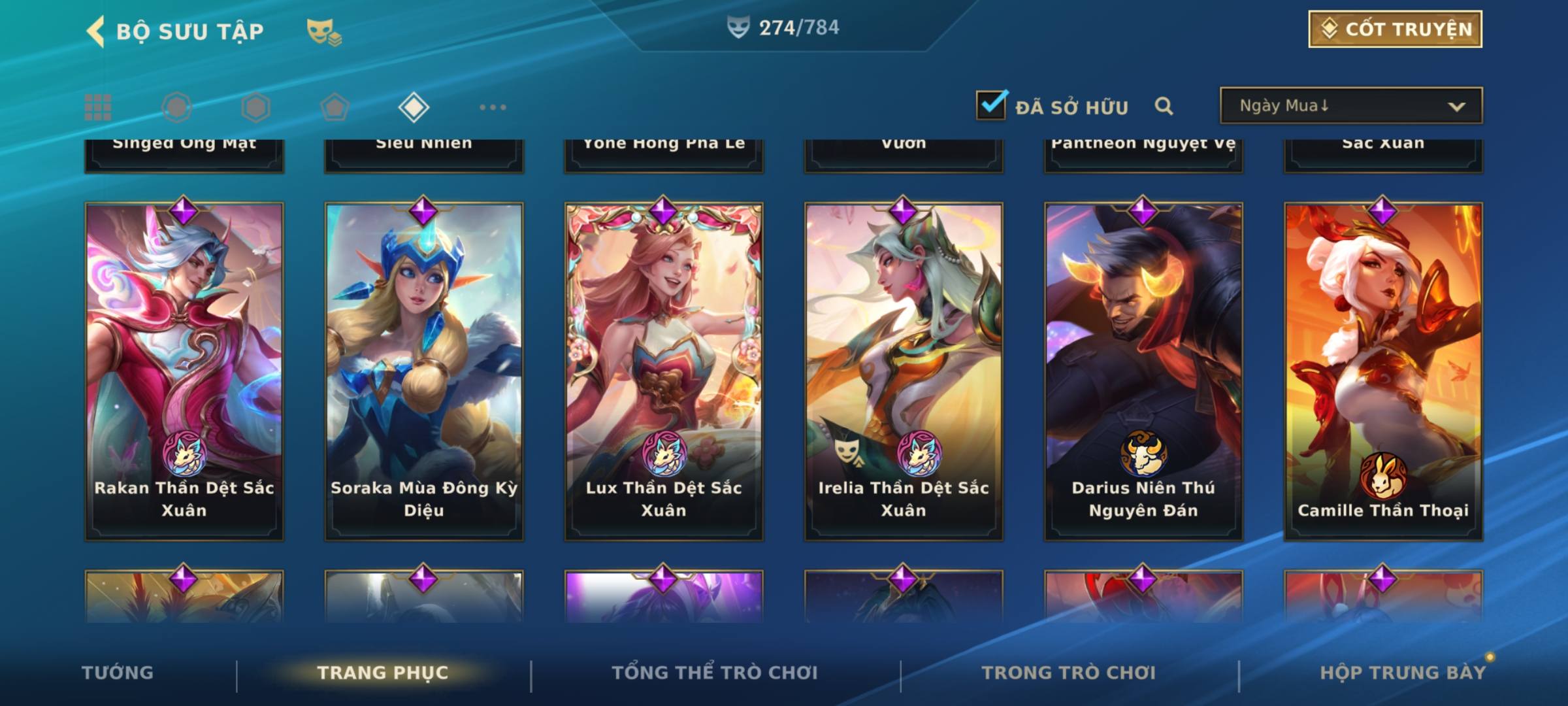The width and height of the screenshot is (1568, 706).
Task: Go back to Bộ Sưu Tập
Action: click(97, 31)
